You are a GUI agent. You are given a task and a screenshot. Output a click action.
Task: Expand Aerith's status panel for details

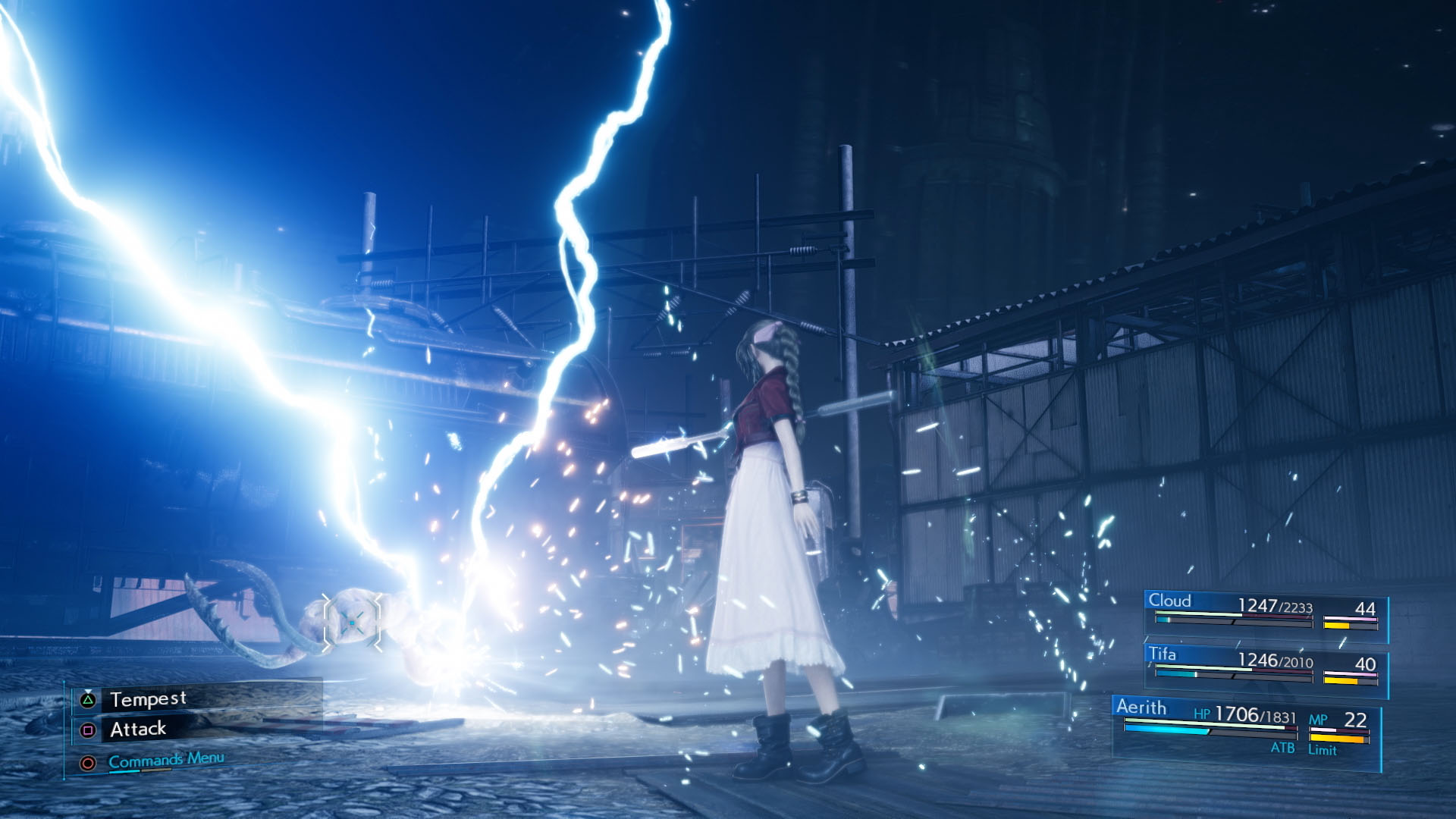click(x=1142, y=706)
